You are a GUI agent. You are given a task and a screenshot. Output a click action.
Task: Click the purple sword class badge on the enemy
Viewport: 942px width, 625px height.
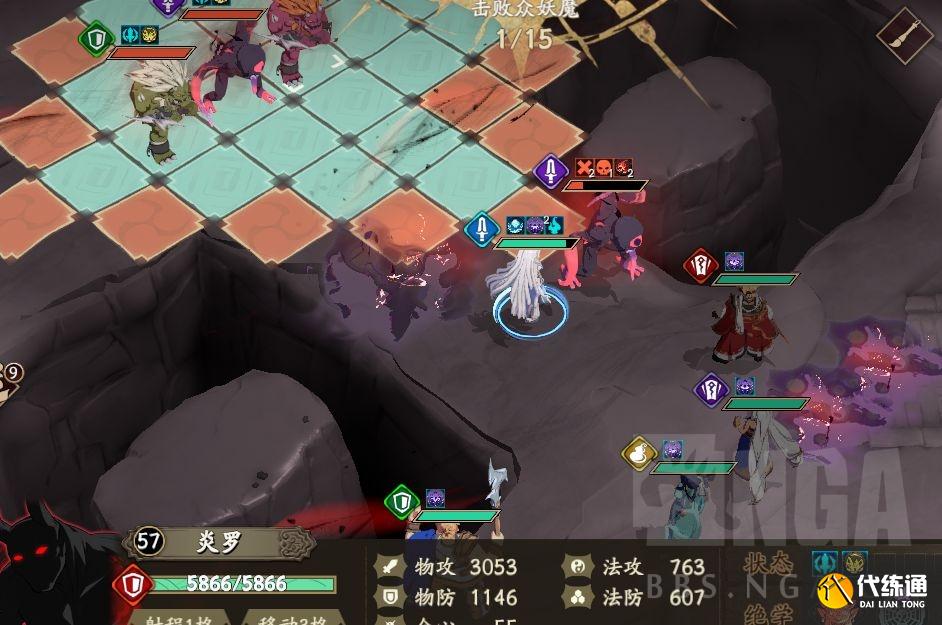coord(551,171)
